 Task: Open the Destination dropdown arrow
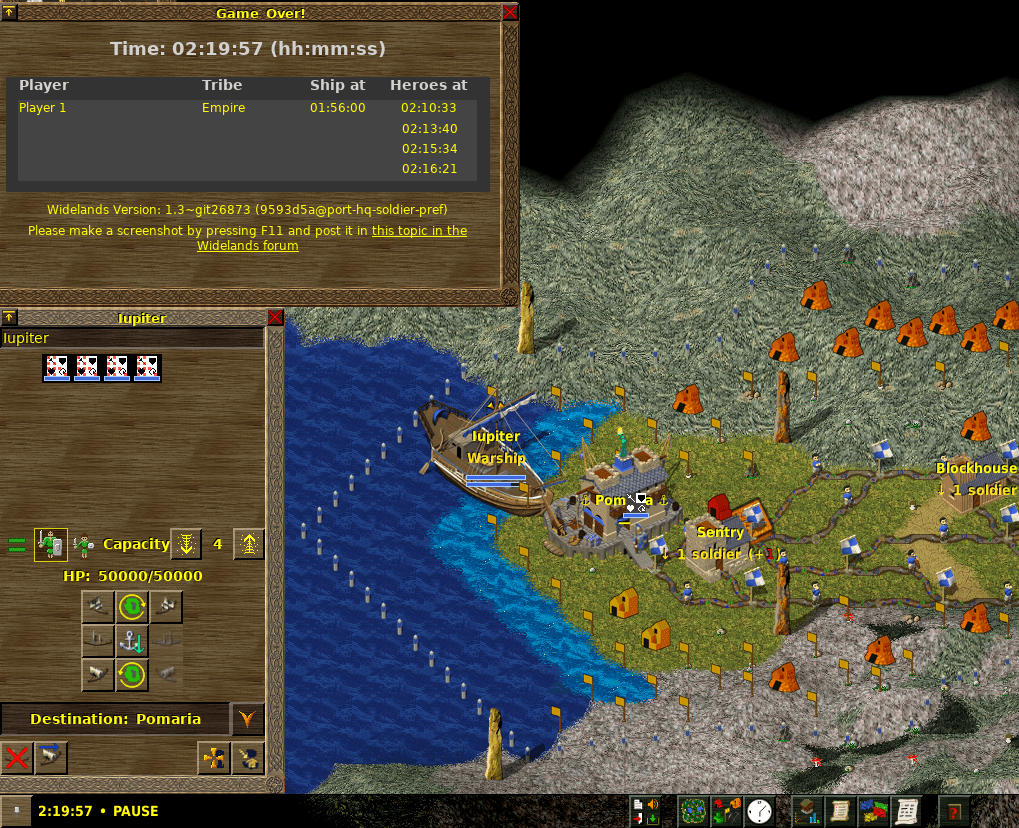pos(246,718)
